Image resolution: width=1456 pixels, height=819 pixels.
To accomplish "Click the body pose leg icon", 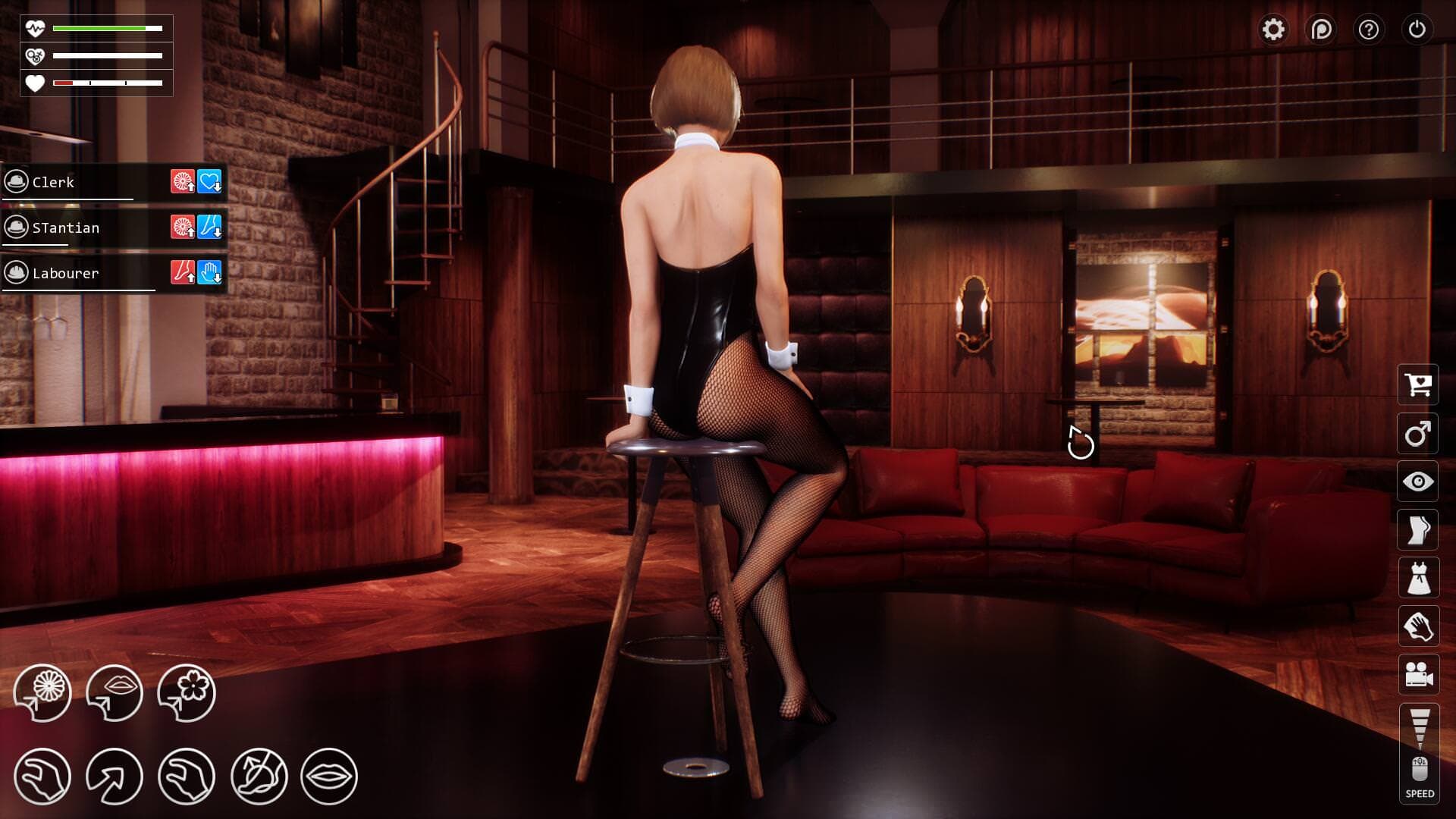I will [x=1418, y=529].
